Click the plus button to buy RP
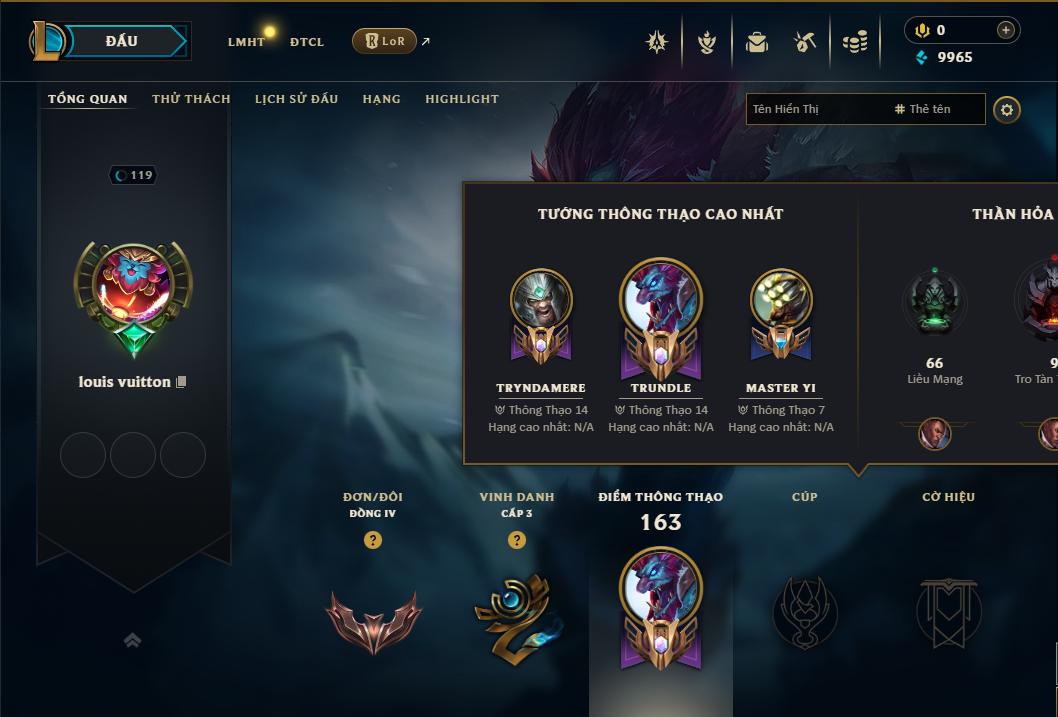Screen dimensions: 1058x717 pyautogui.click(x=1006, y=30)
